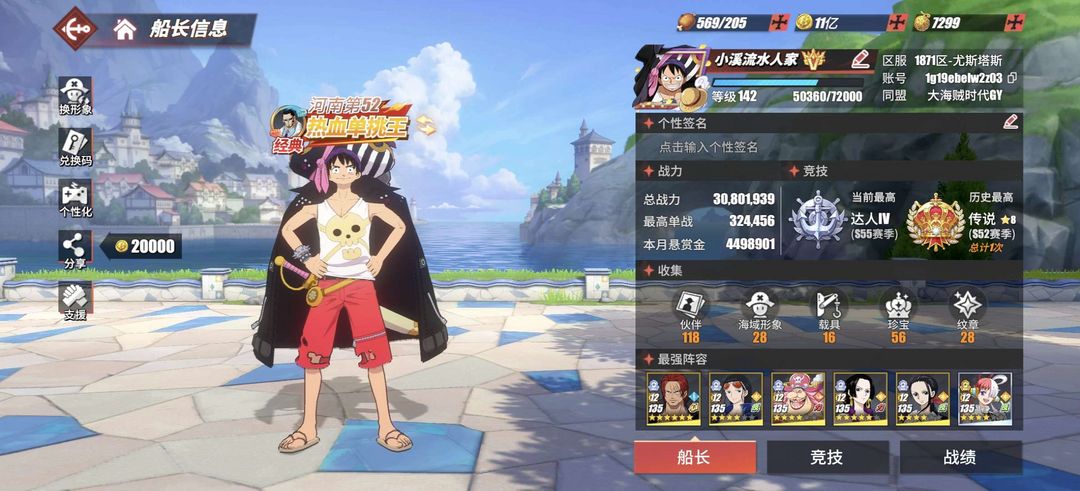This screenshot has height=491, width=1080.
Task: Click the 个性签名 signature input field
Action: (828, 147)
